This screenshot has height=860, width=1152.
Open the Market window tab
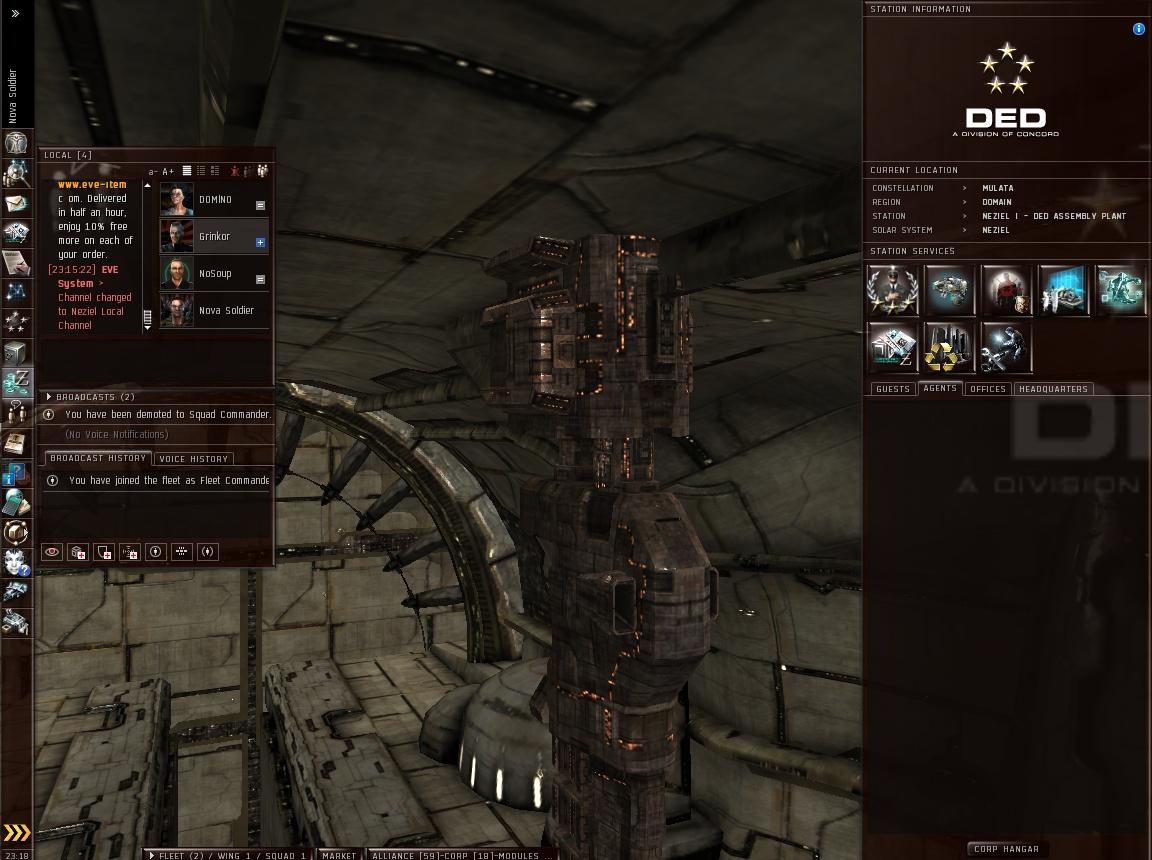point(339,855)
